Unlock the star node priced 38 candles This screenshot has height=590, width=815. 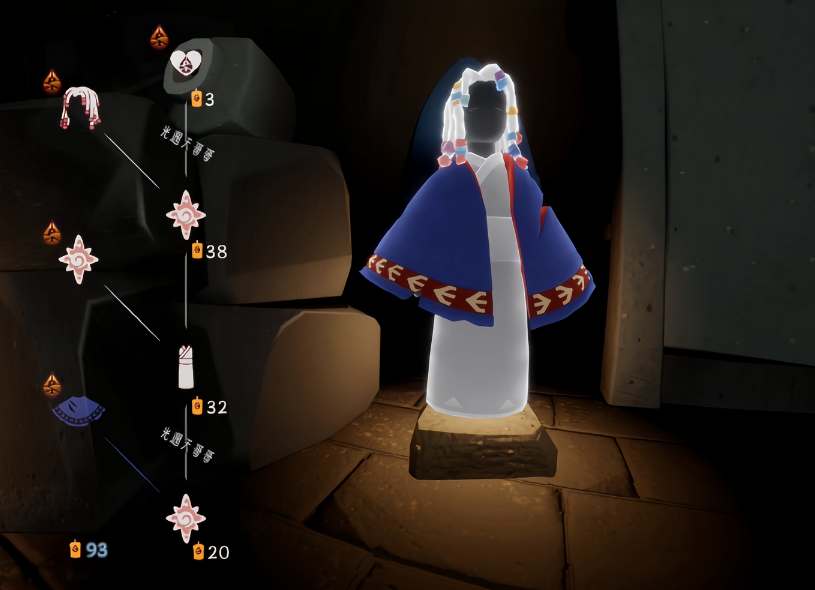pyautogui.click(x=186, y=214)
